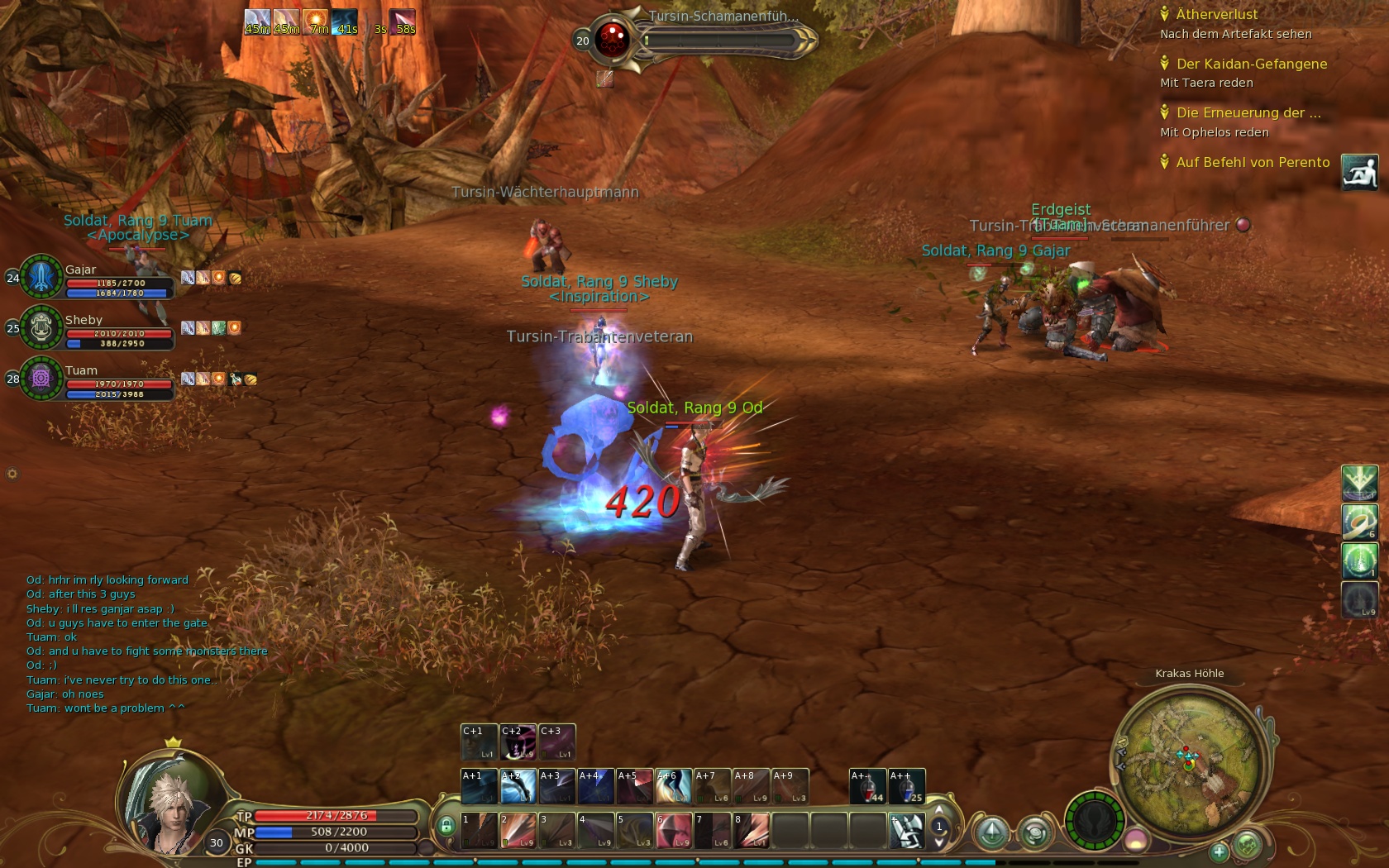The width and height of the screenshot is (1389, 868).
Task: Click the armored knight icon on the hotbar
Action: 906,831
